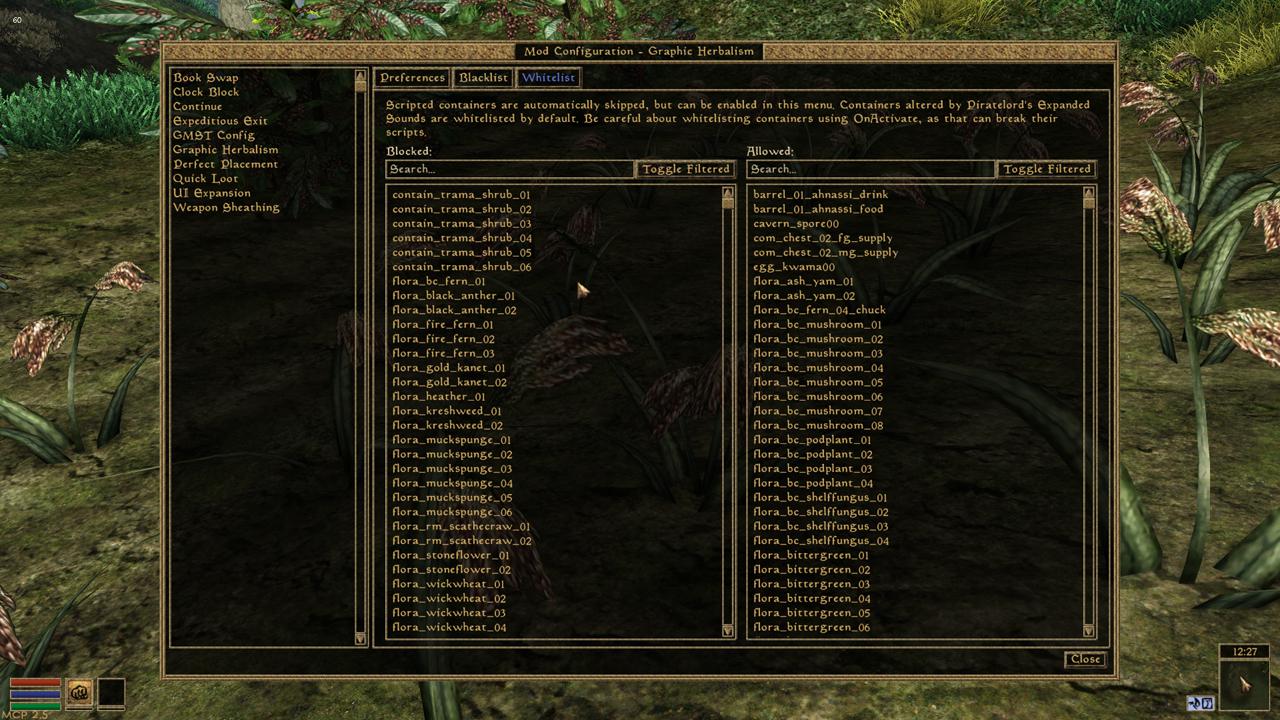Viewport: 1280px width, 720px height.
Task: Toggle filtered entries in Blocked list
Action: coord(686,169)
